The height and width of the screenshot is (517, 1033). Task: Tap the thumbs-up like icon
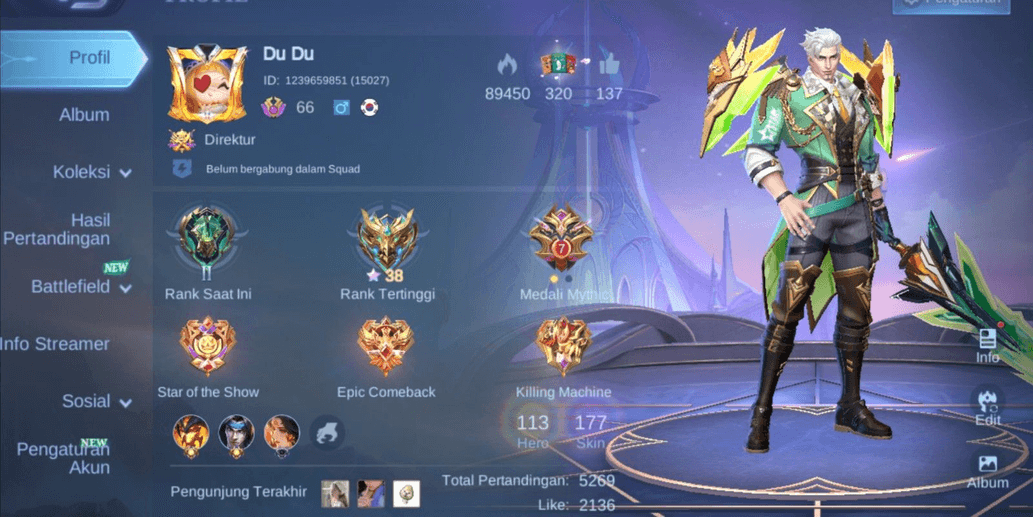coord(609,66)
